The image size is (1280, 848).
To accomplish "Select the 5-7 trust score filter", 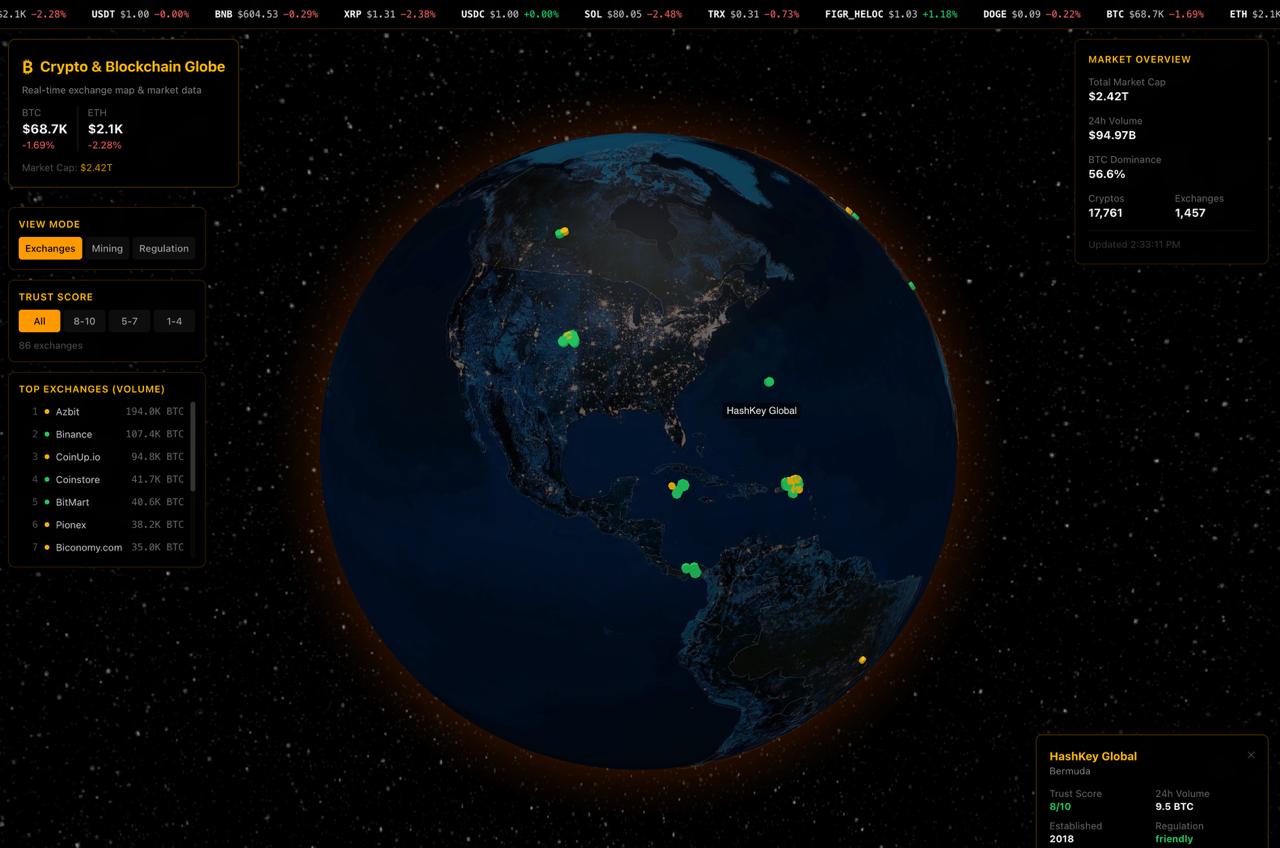I will (x=129, y=321).
